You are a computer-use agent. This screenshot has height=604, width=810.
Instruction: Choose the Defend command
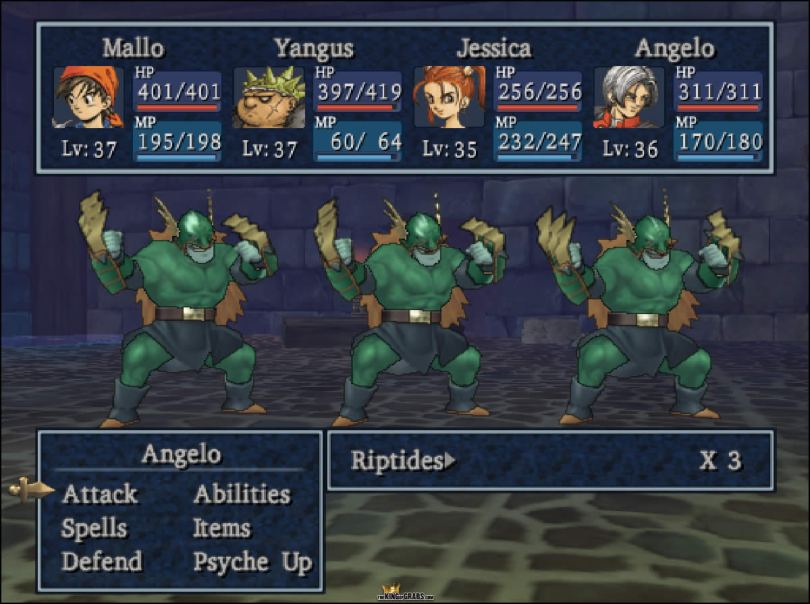pyautogui.click(x=101, y=562)
